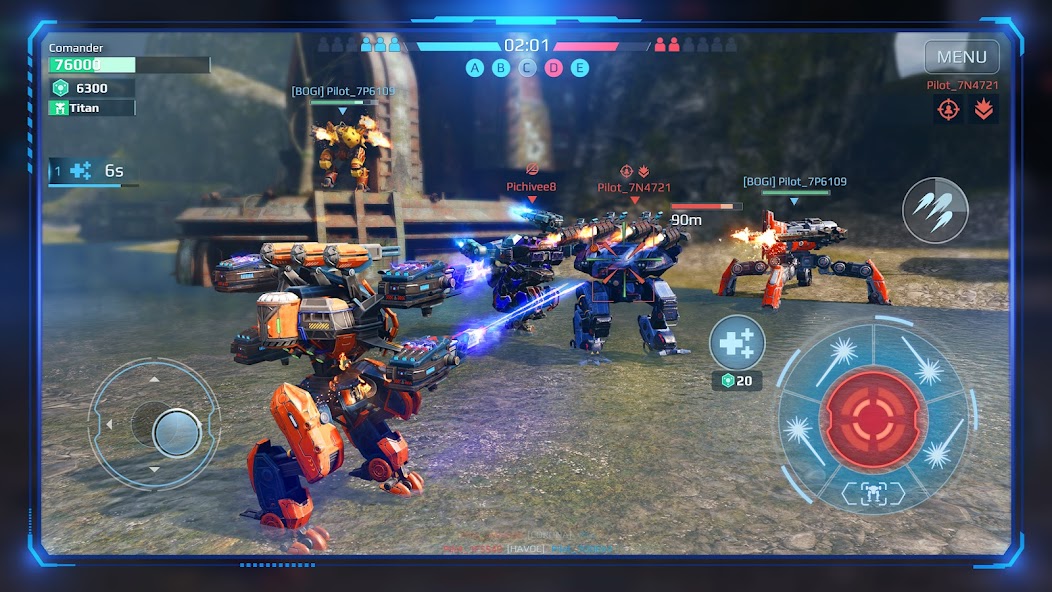Tap the repair module 6s cooldown slot
The image size is (1052, 592).
coord(93,171)
